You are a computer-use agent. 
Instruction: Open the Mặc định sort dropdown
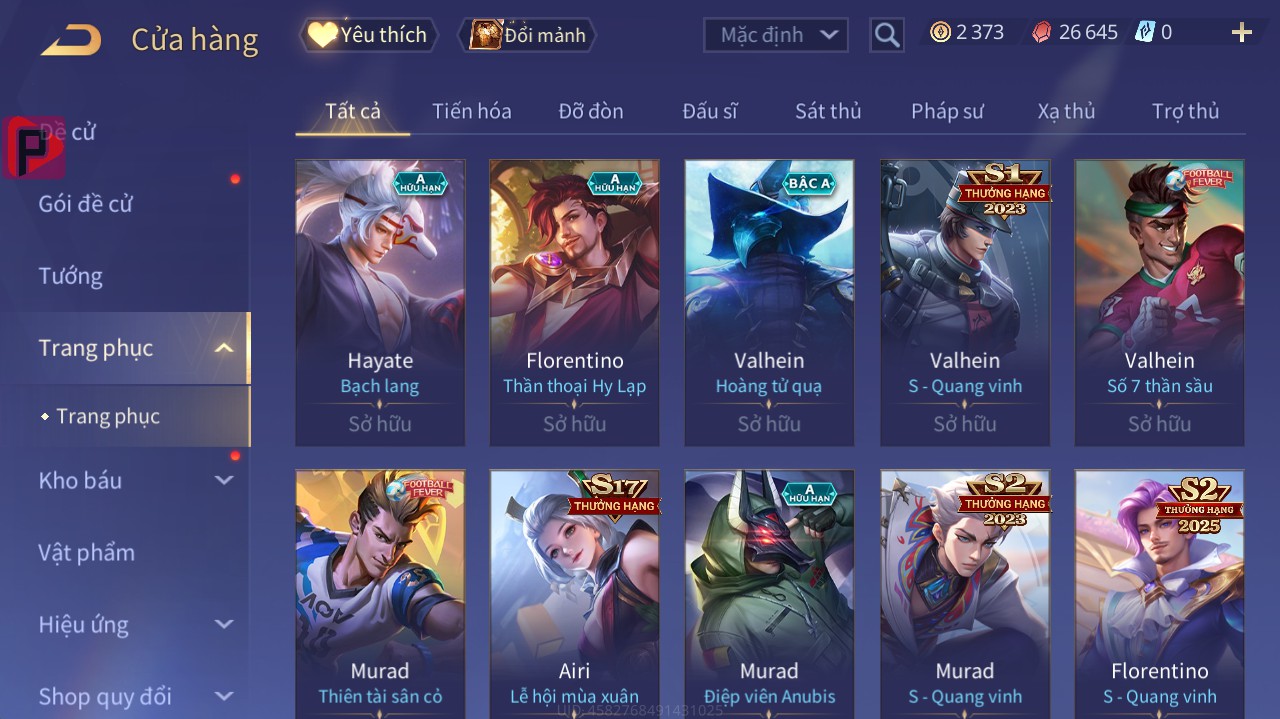tap(776, 35)
